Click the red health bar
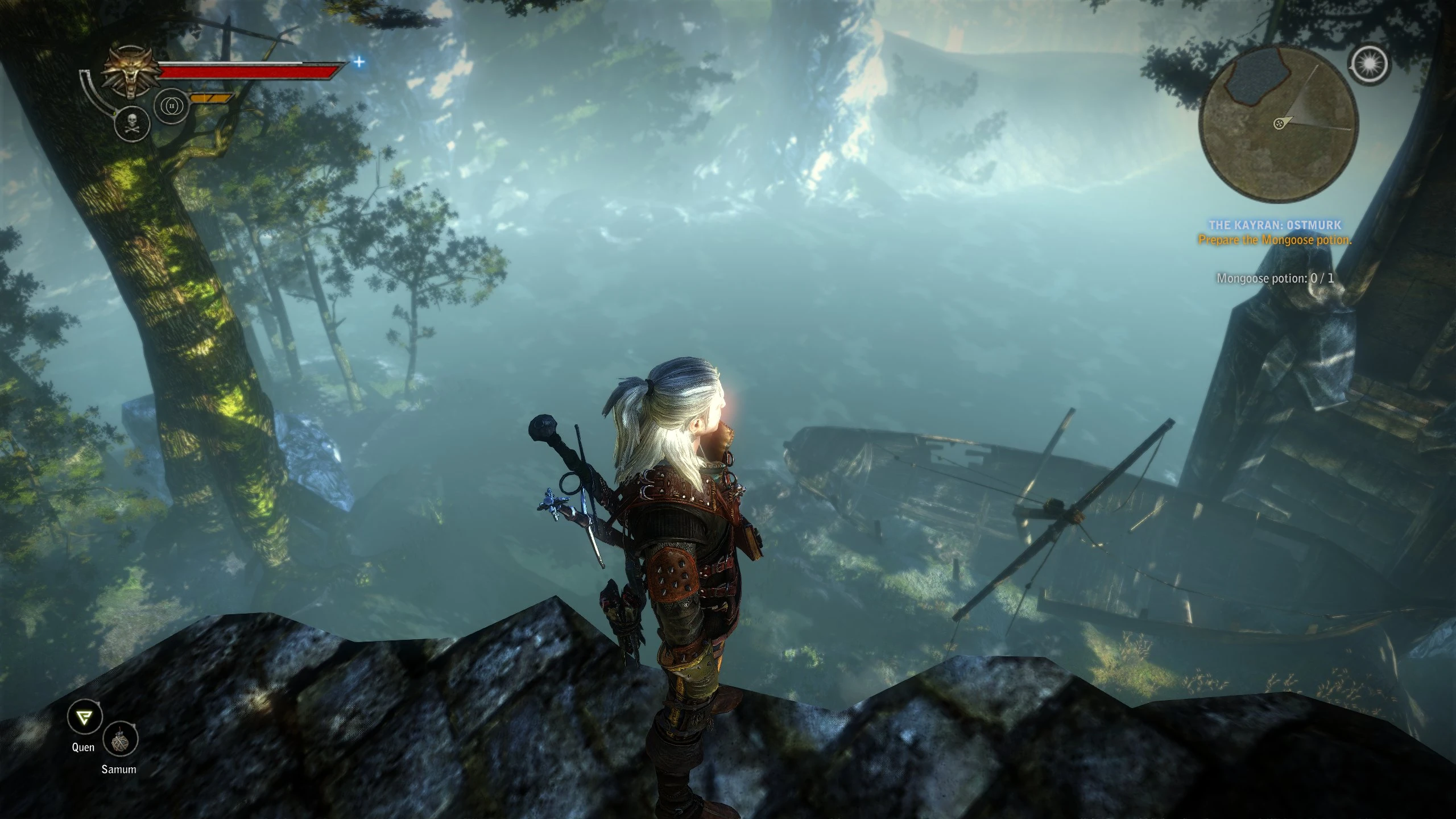Image resolution: width=1456 pixels, height=819 pixels. [250, 71]
